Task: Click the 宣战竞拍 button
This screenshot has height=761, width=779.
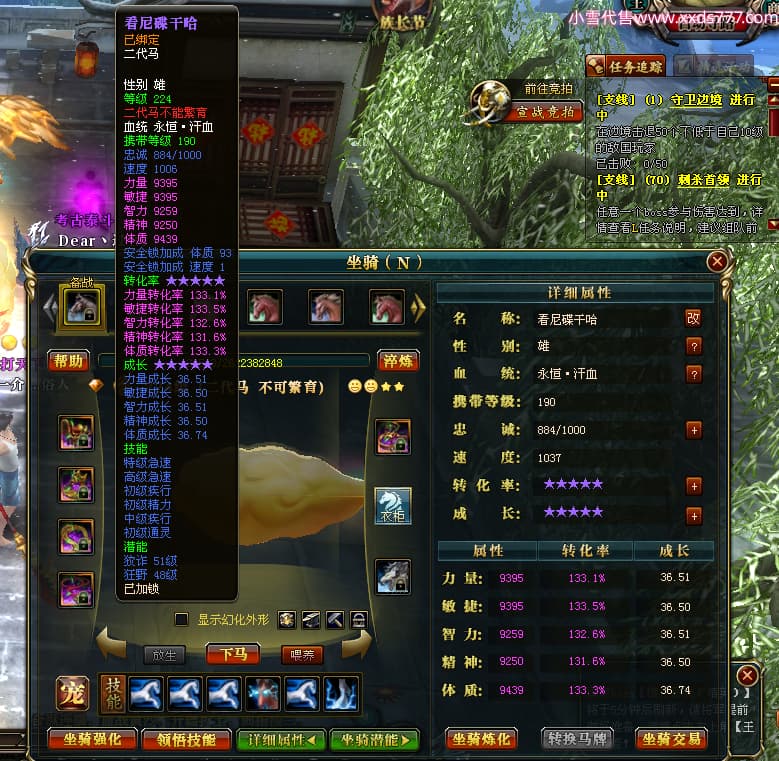Action: 546,112
